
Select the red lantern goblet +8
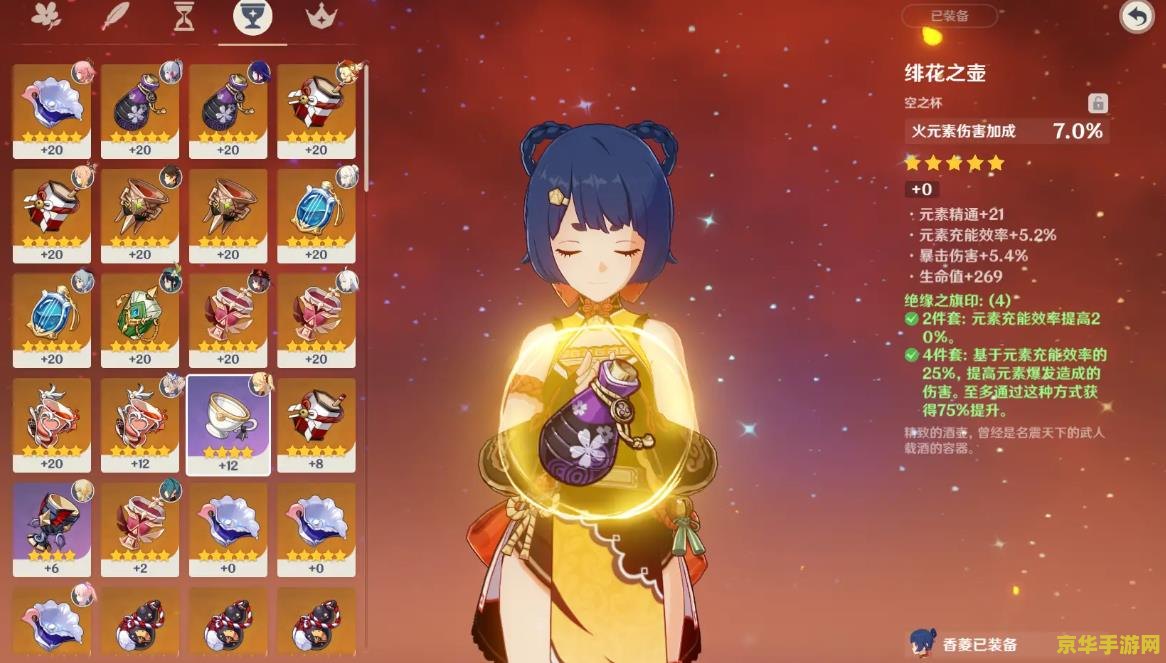(316, 422)
